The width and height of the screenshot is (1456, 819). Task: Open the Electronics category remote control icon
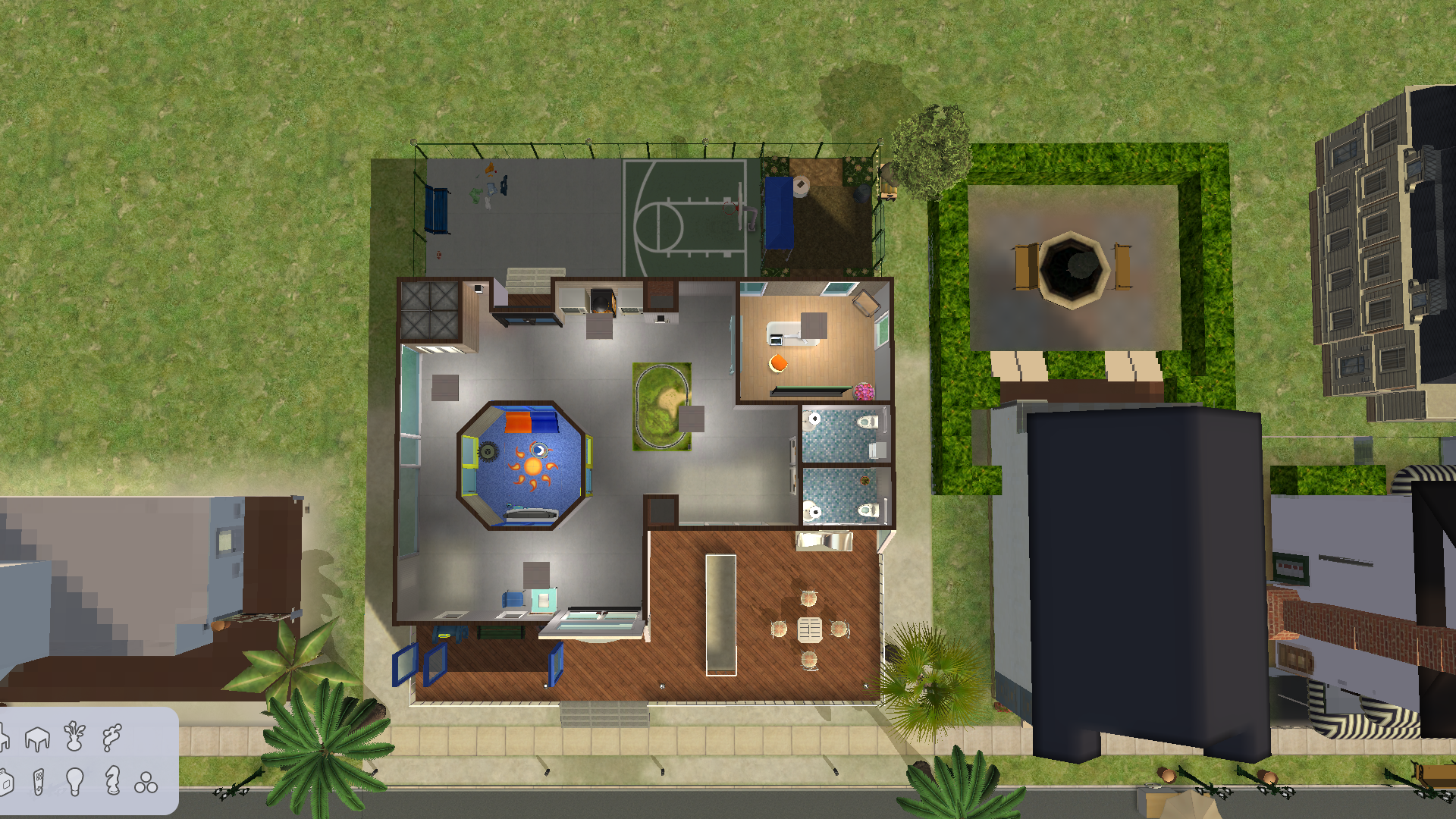pos(39,783)
